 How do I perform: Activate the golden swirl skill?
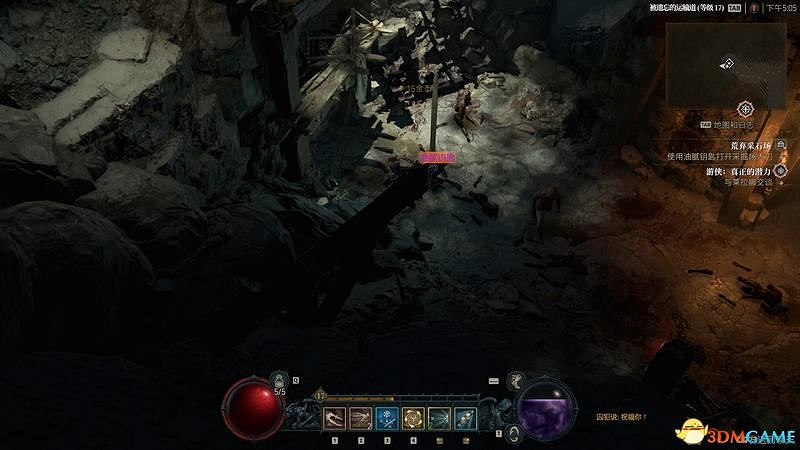[x=413, y=418]
